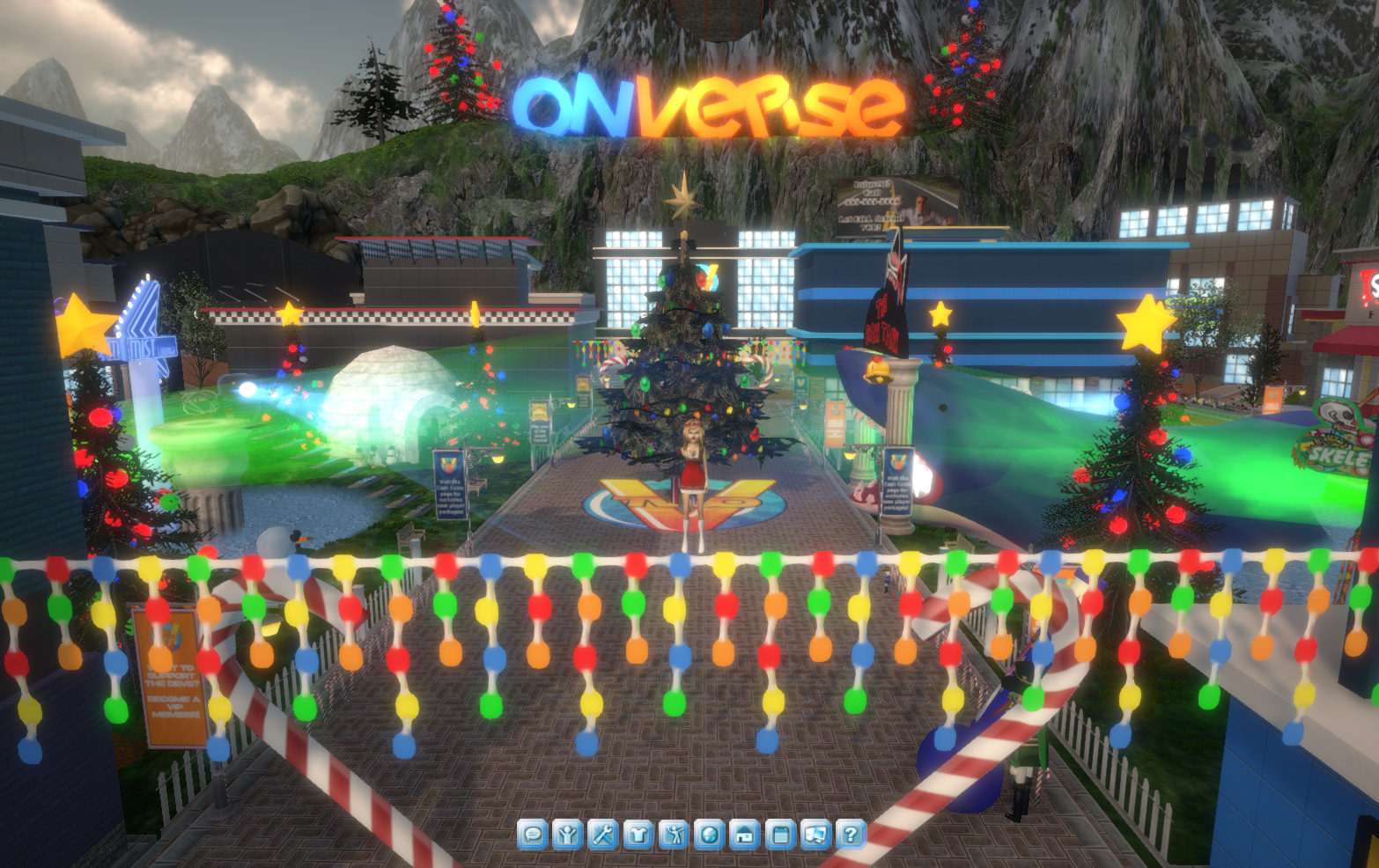Click the person with raised arms icon
This screenshot has width=1379, height=868.
[x=568, y=833]
